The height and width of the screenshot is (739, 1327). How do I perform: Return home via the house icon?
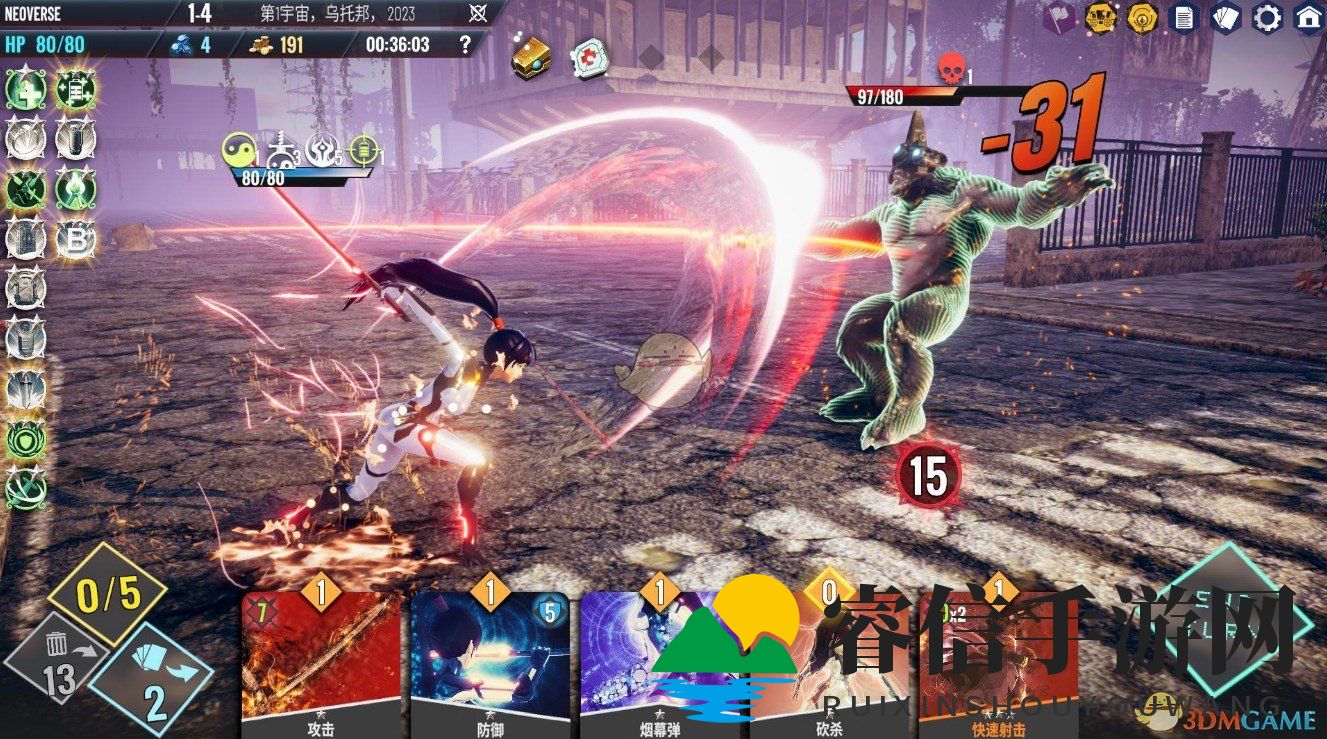click(x=1308, y=17)
